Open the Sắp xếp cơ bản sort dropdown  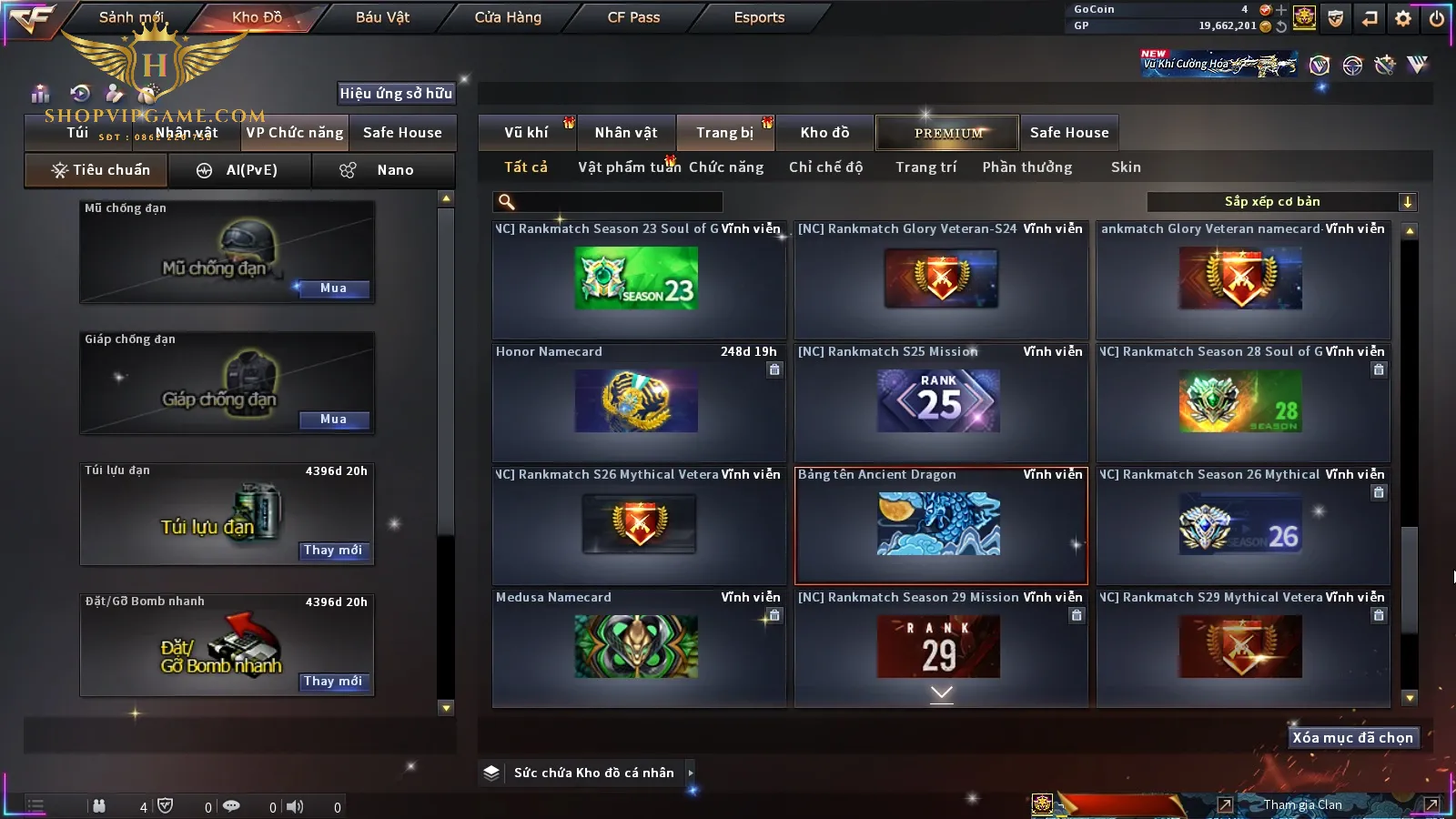click(x=1281, y=202)
